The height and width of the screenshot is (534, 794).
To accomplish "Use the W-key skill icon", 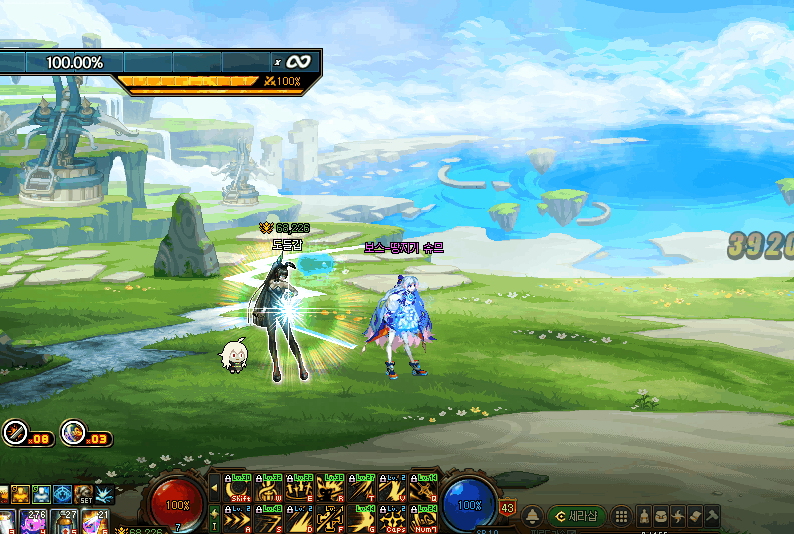I will [x=267, y=489].
